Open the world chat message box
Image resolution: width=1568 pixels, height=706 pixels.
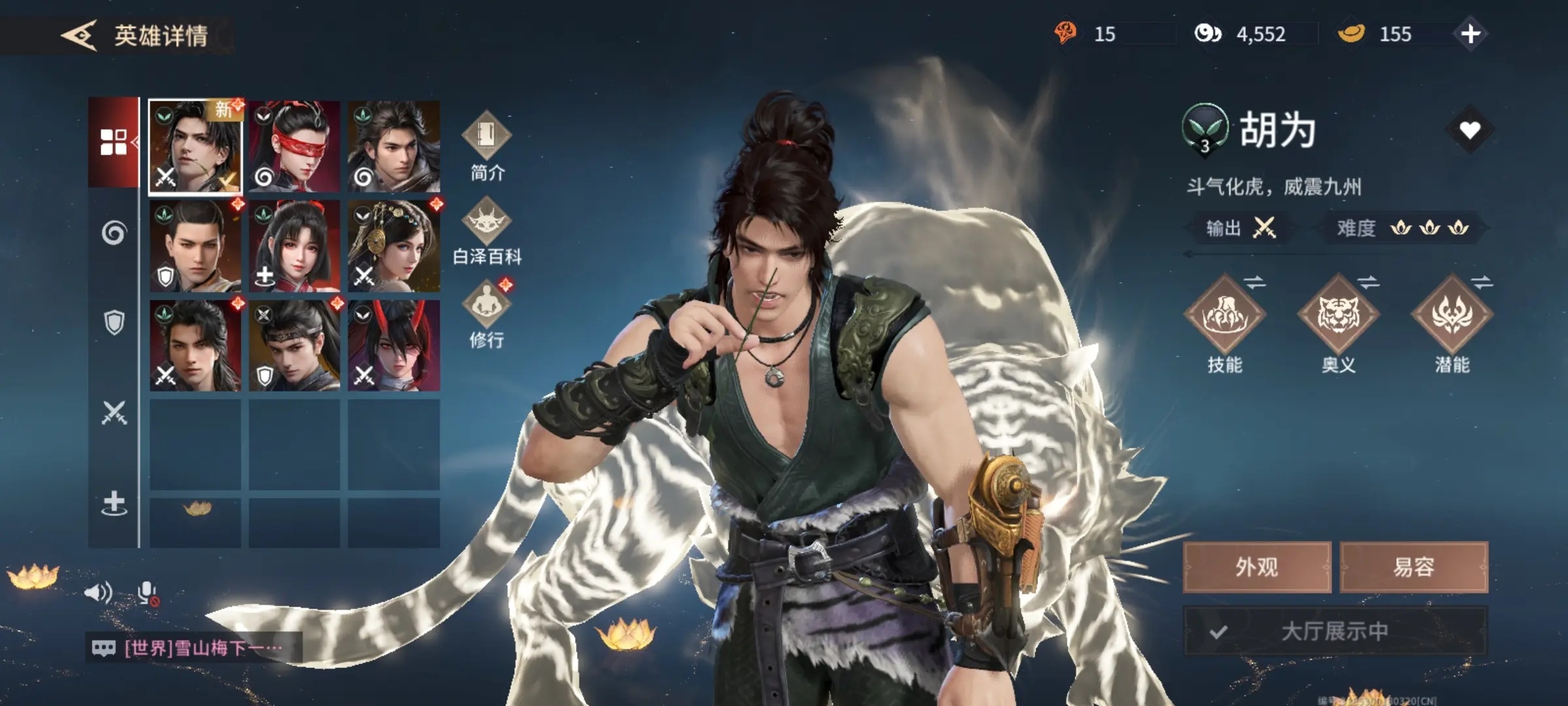click(x=194, y=648)
